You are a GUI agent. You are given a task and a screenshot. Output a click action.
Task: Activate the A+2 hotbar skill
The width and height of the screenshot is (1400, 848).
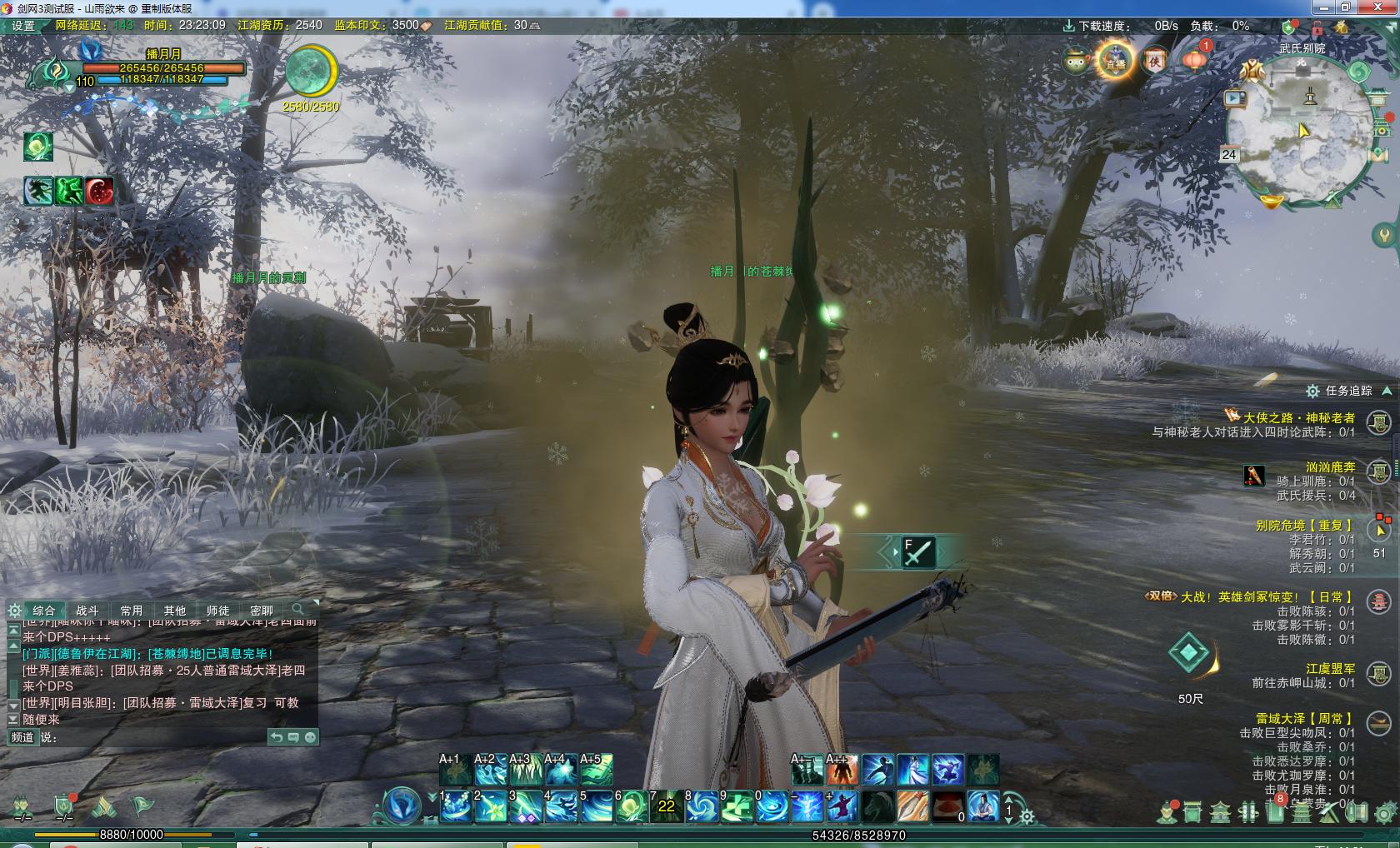click(x=490, y=770)
